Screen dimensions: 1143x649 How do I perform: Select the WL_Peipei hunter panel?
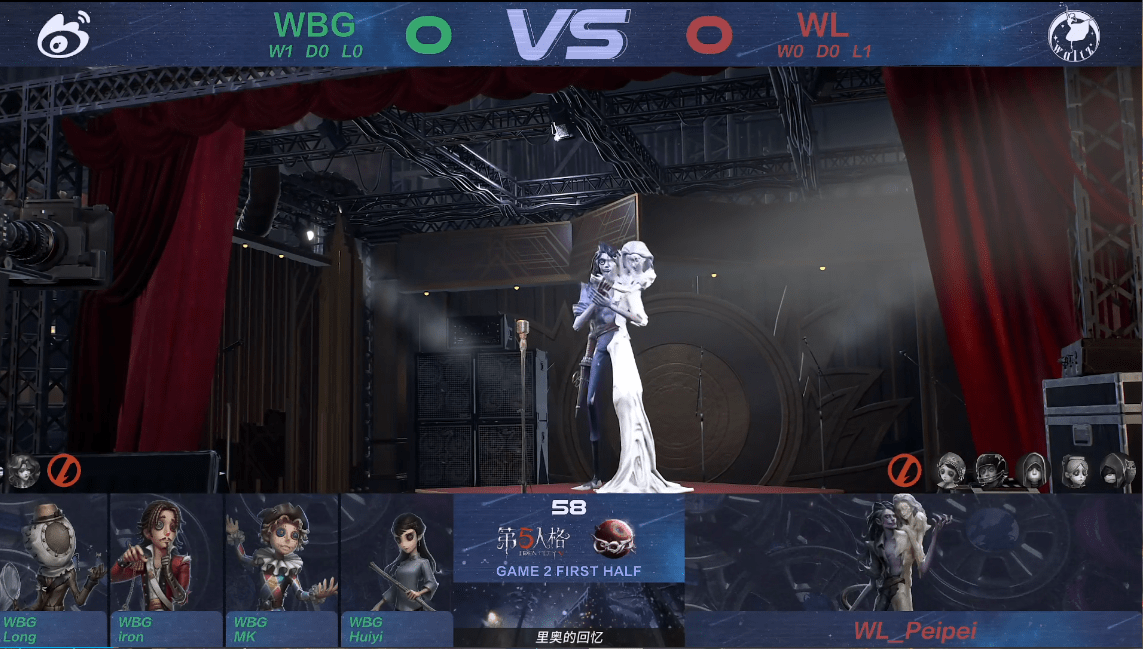[913, 570]
